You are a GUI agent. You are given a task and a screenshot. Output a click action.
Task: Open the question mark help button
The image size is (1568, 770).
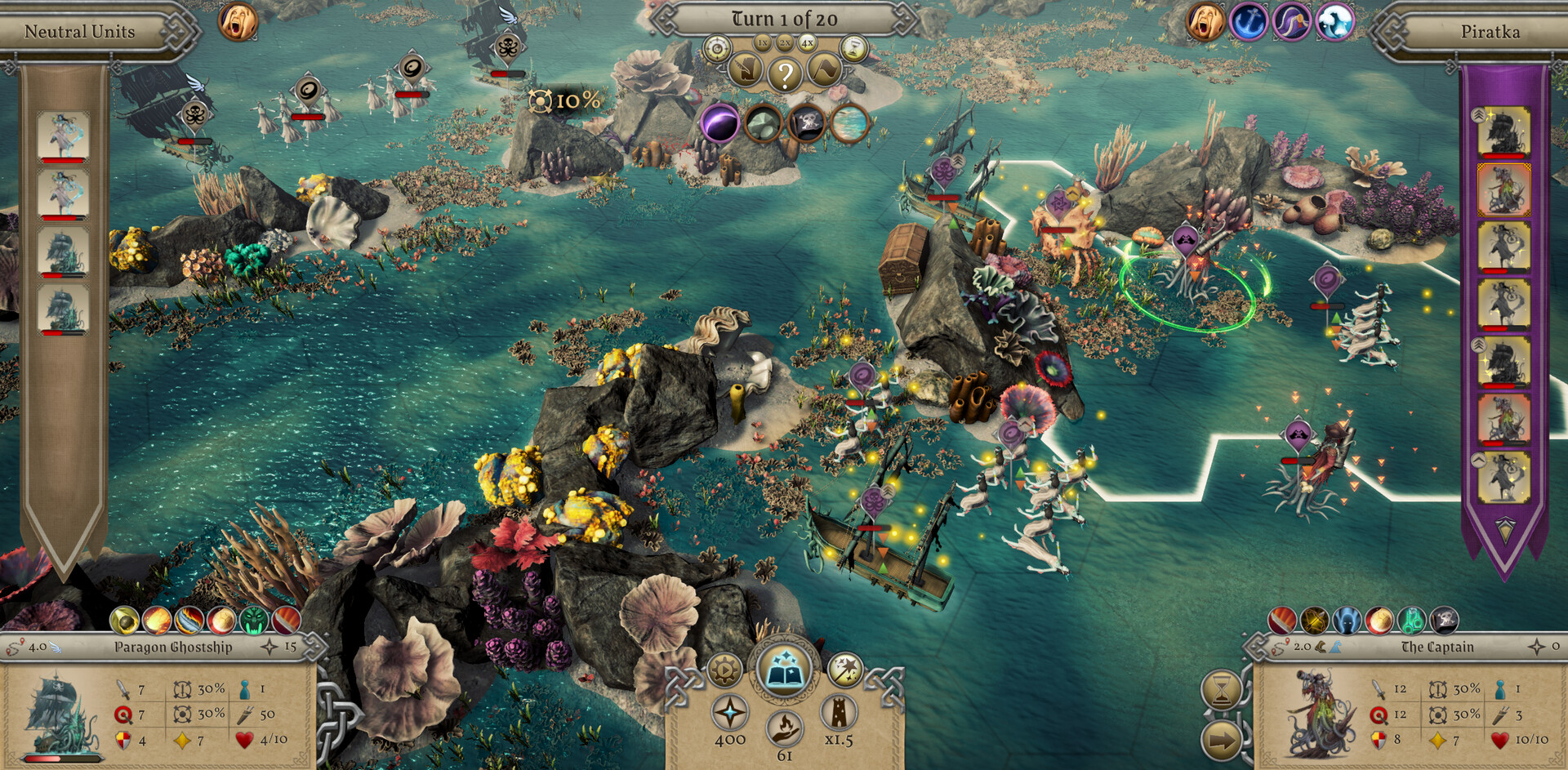click(x=785, y=75)
